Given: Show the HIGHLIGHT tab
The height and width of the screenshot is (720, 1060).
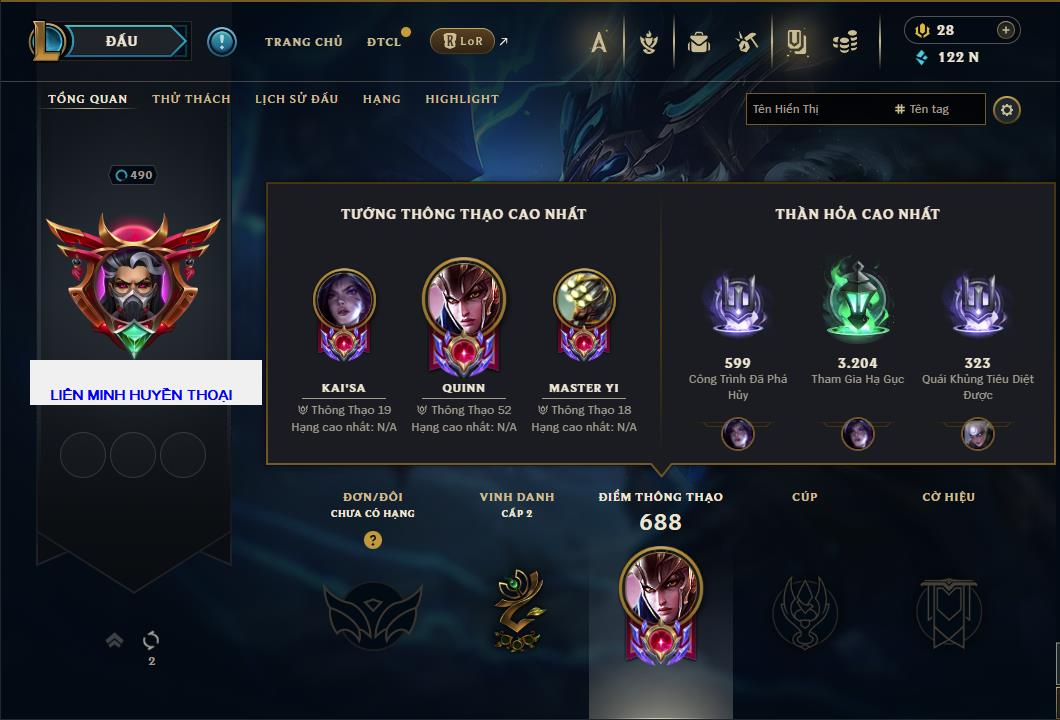Looking at the screenshot, I should click(x=461, y=99).
